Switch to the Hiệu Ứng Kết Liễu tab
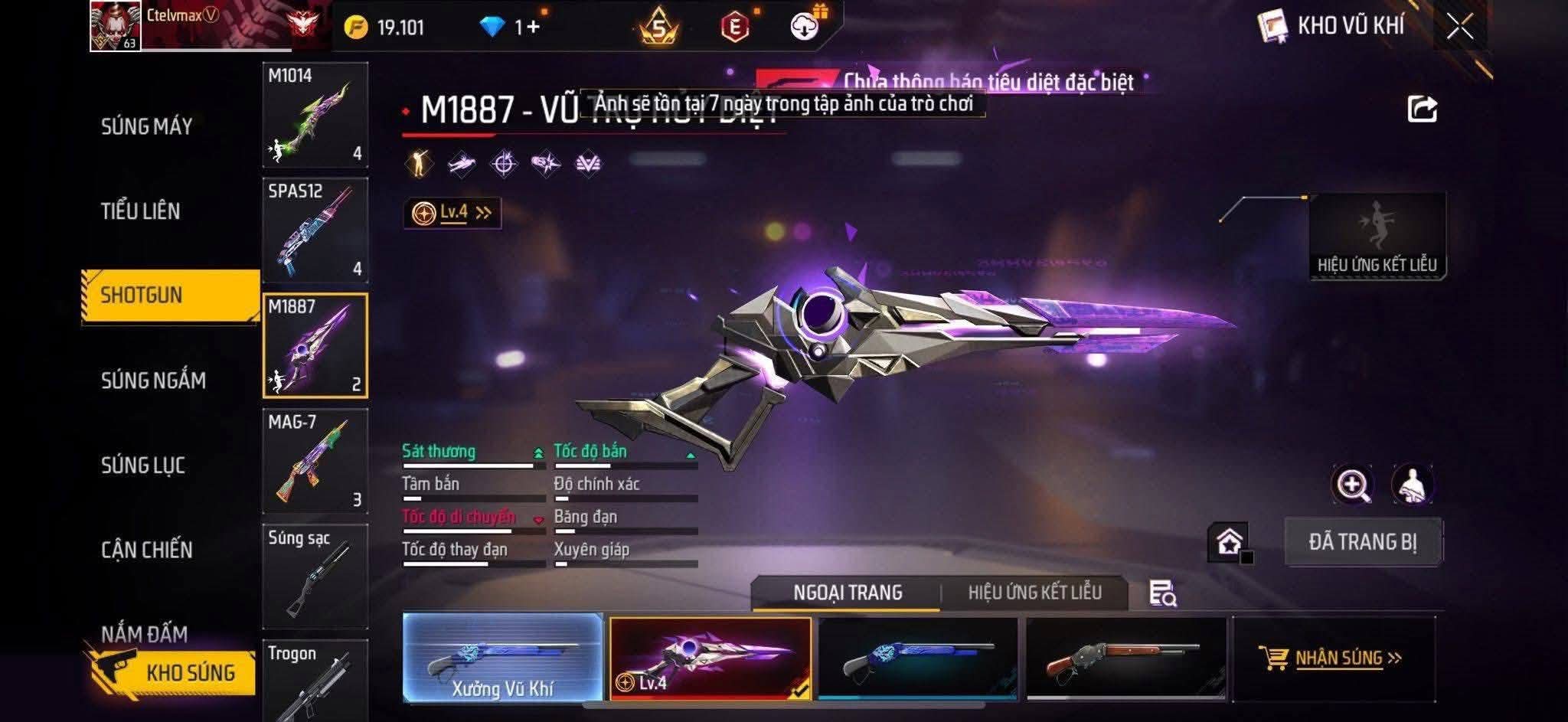This screenshot has height=722, width=1568. (x=1034, y=593)
